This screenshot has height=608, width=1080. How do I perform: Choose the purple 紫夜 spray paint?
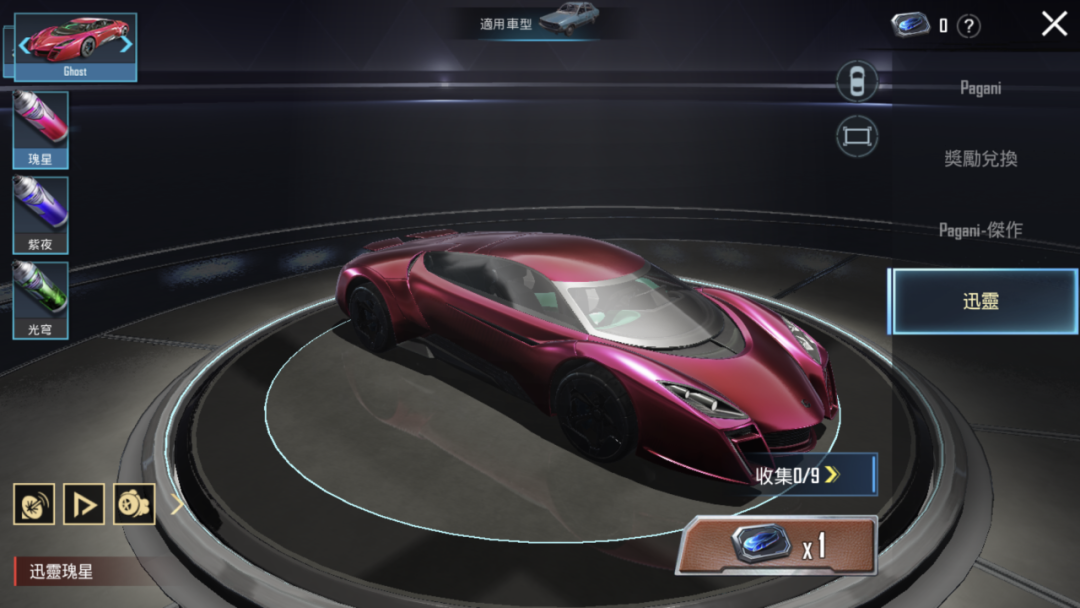(41, 213)
